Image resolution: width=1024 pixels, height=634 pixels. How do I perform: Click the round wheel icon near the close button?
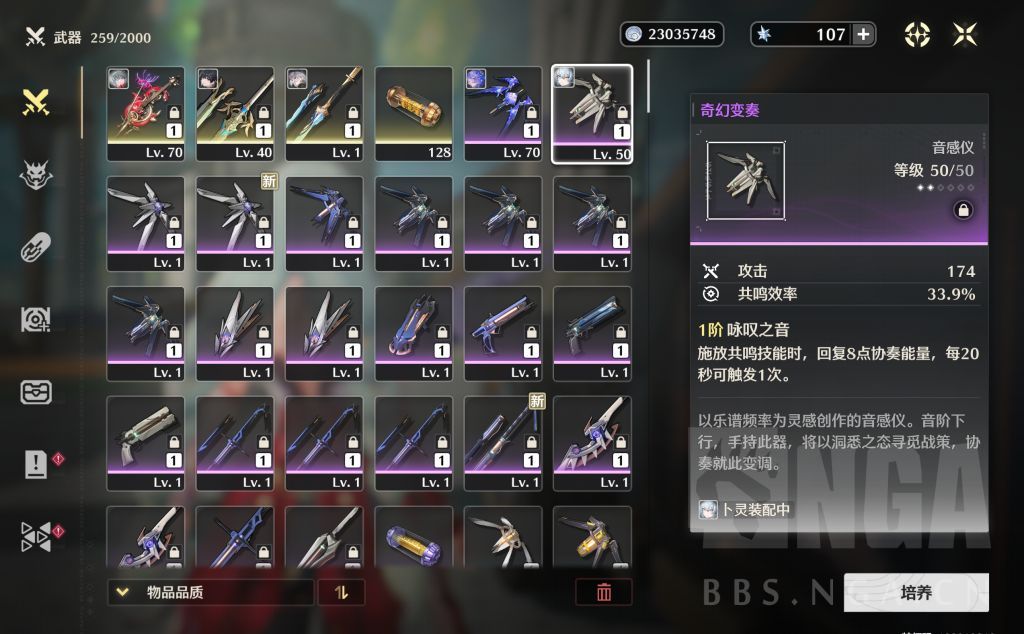917,34
